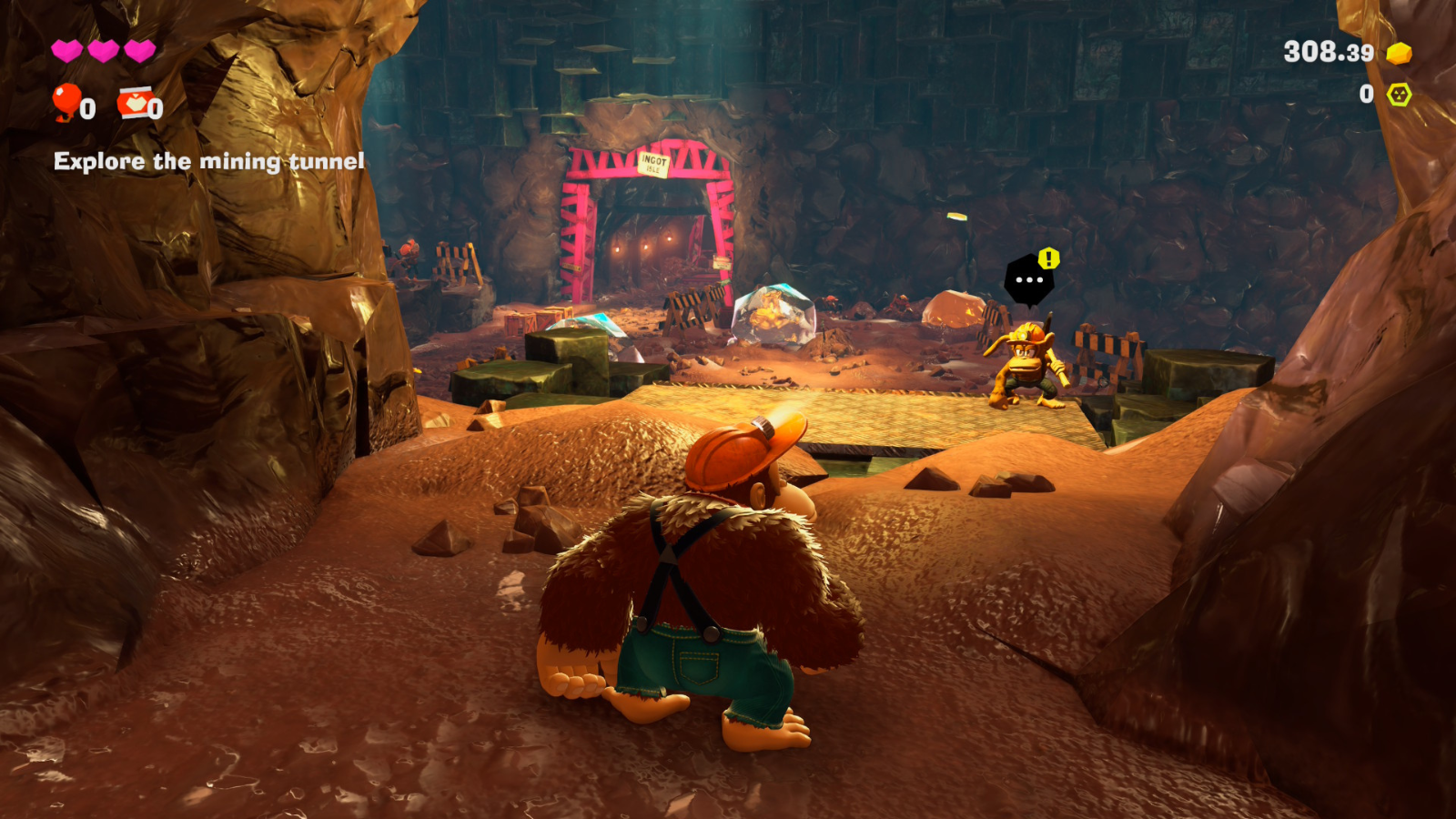Select the "Explore the mining tunnel" objective
The image size is (1456, 819).
[208, 162]
